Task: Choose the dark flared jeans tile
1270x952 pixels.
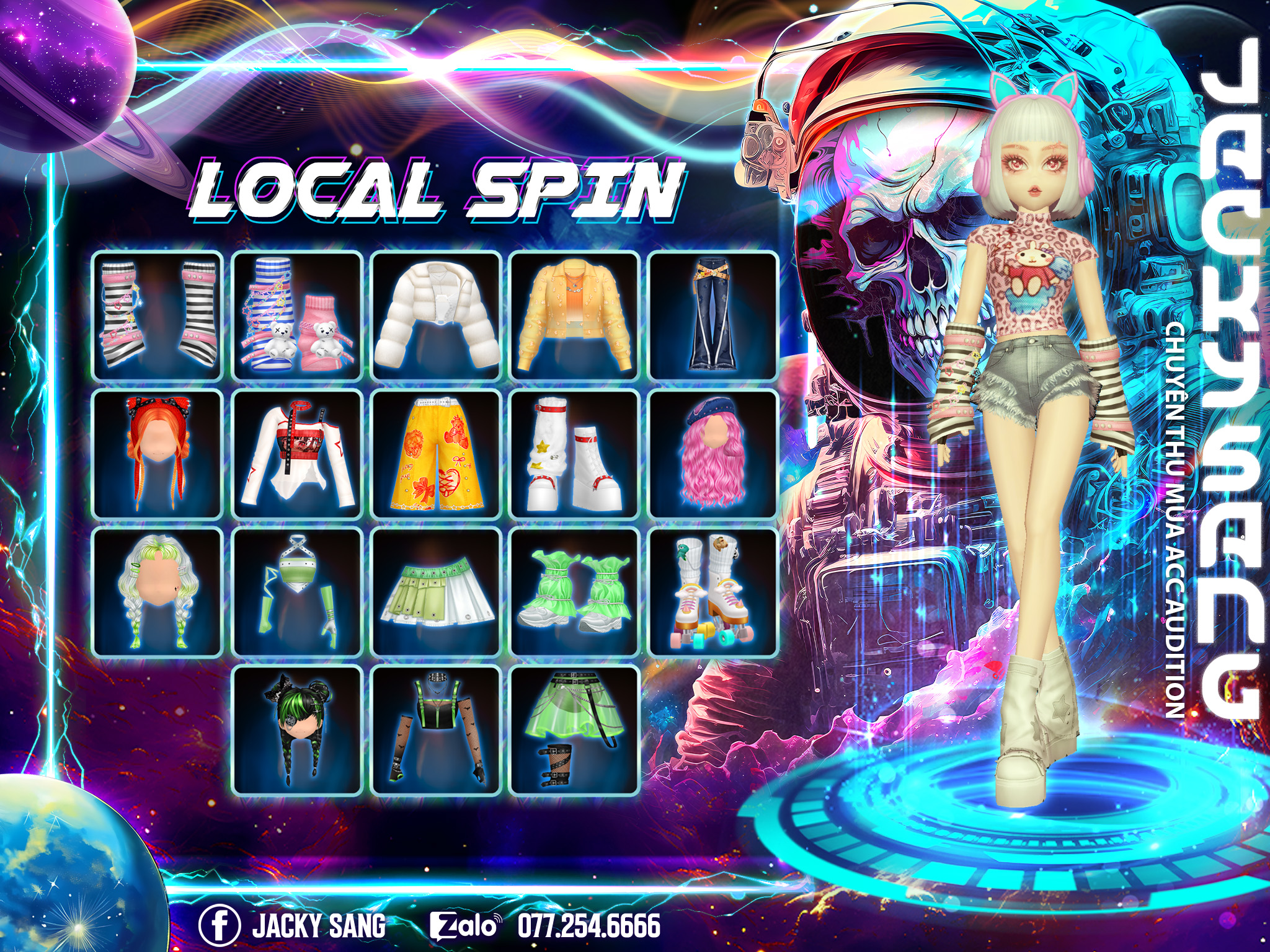Action: coord(713,315)
